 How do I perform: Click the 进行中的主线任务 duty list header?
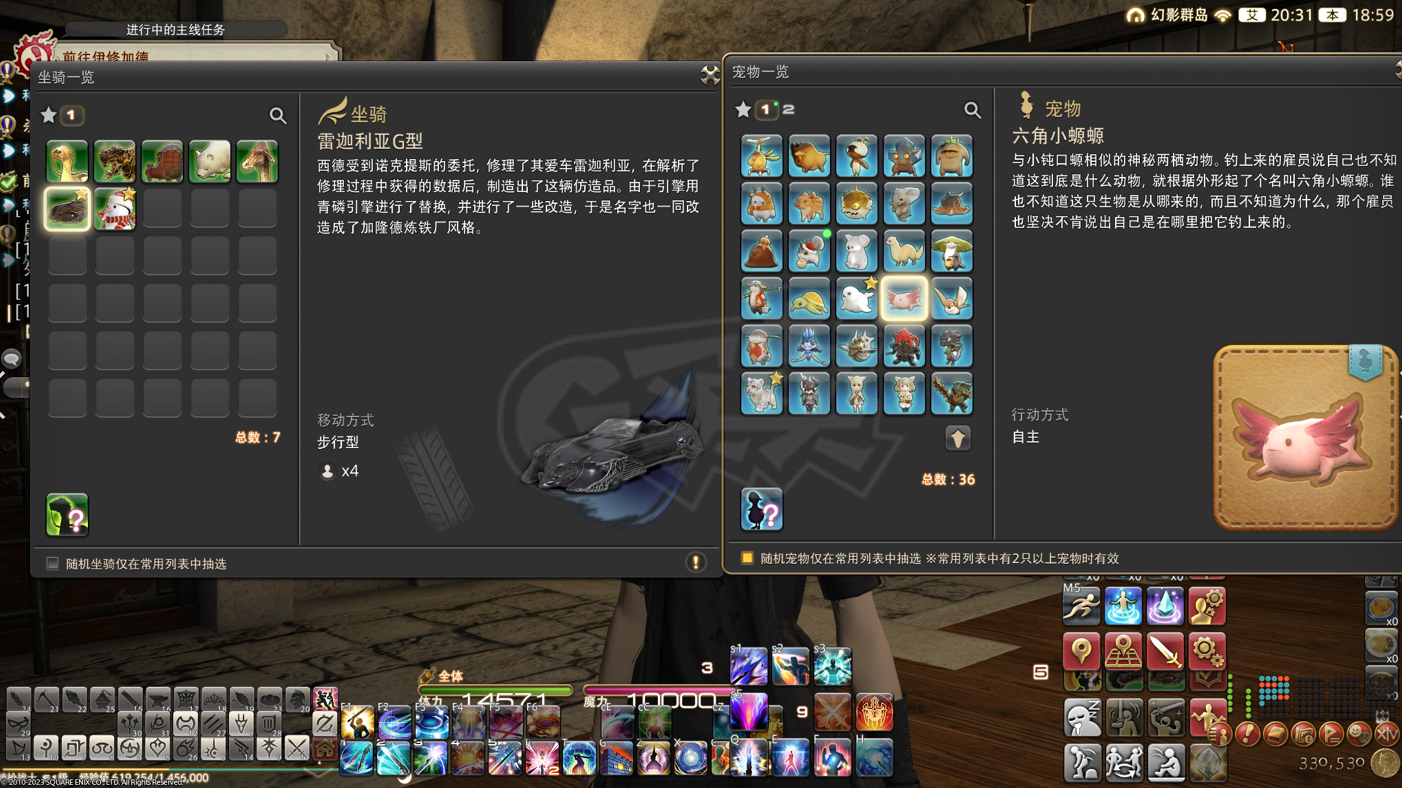click(x=177, y=29)
